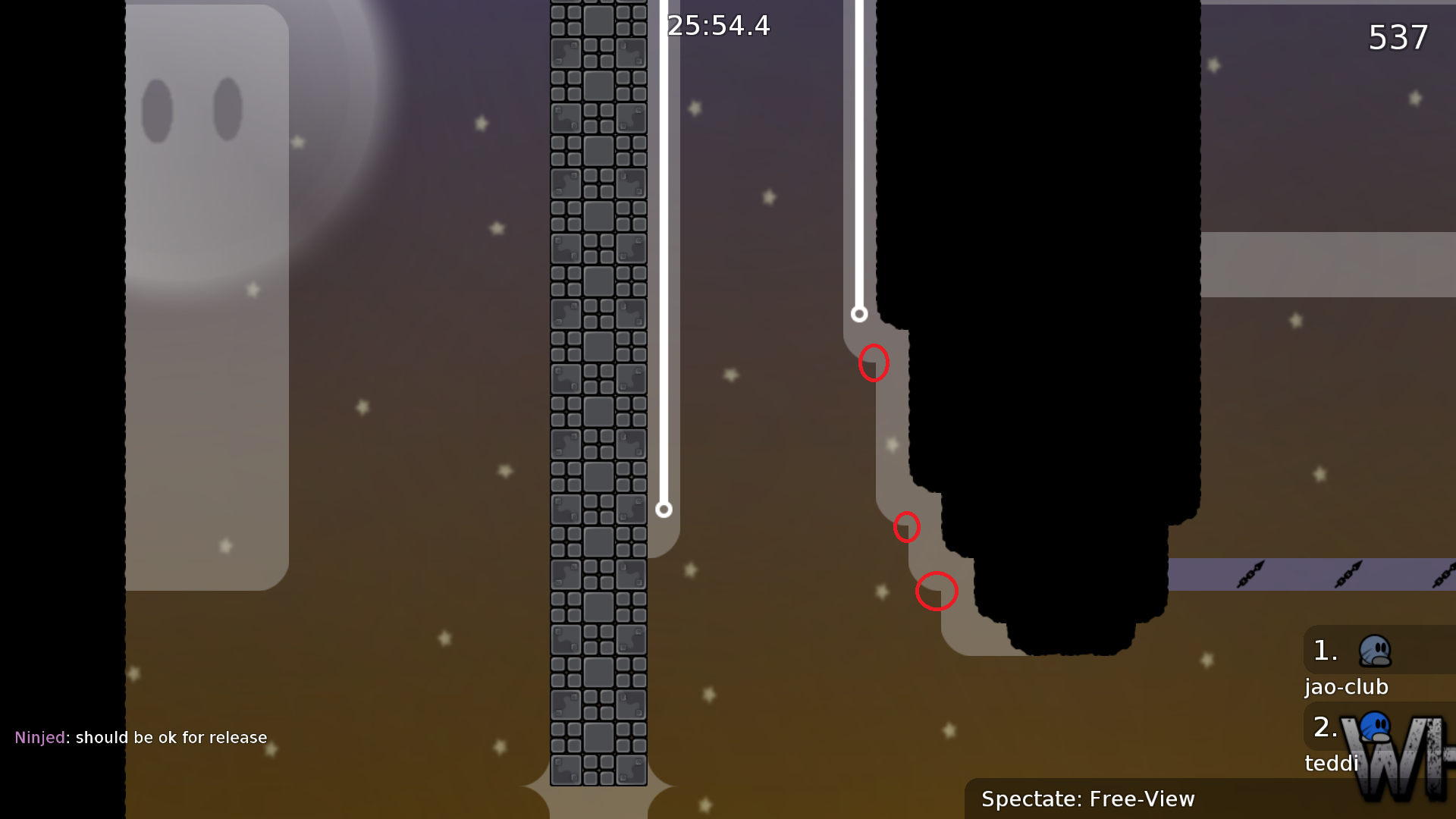Click the ghost face in the background
The image size is (1456, 819).
coord(190,121)
